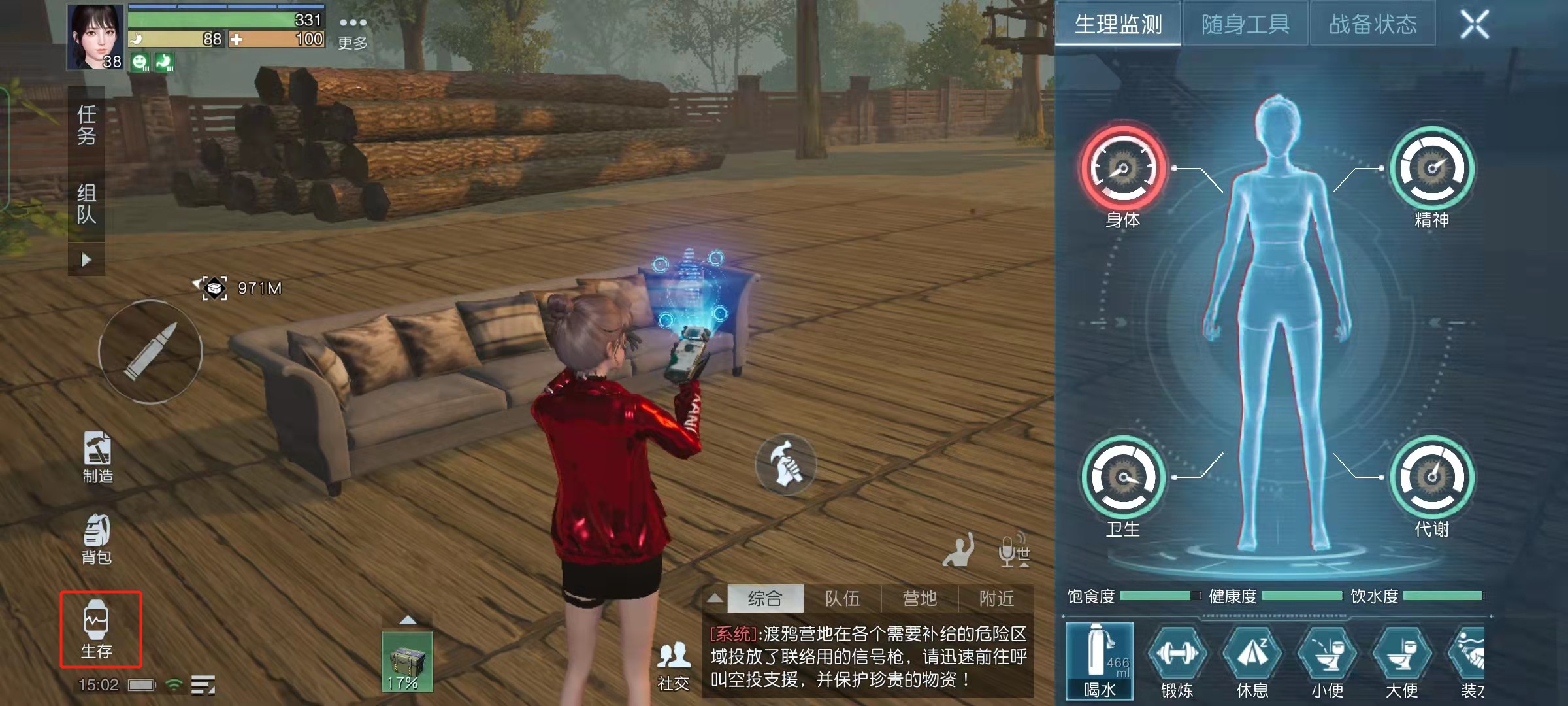Close the physiological monitor panel
Viewport: 1568px width, 706px height.
(1475, 25)
